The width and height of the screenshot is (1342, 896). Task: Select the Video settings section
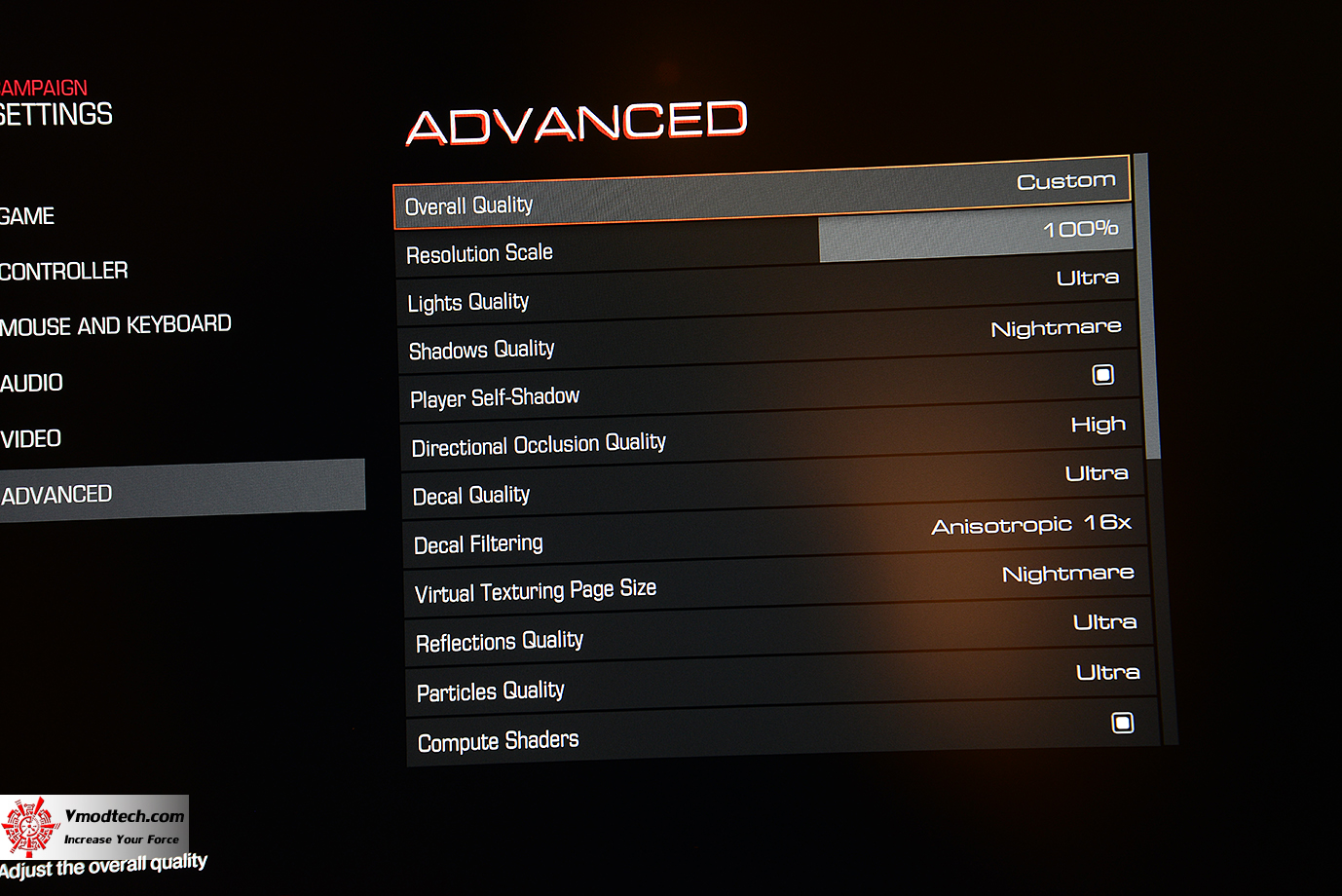point(31,439)
